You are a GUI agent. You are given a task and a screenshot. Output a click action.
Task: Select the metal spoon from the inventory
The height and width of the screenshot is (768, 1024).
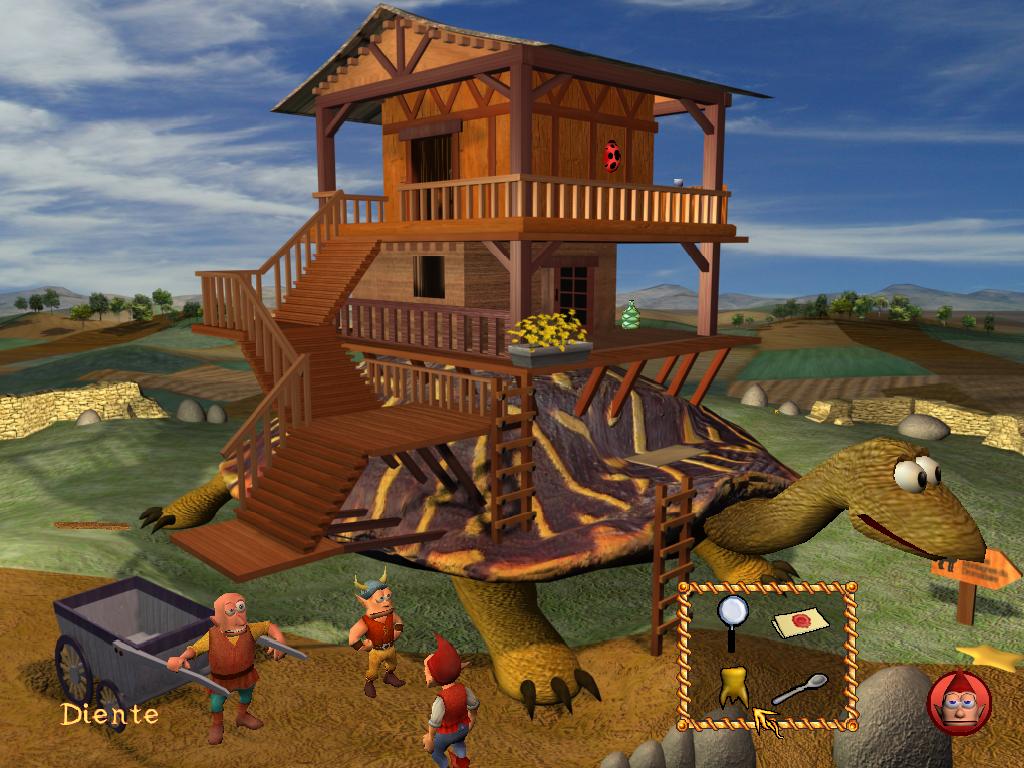pyautogui.click(x=800, y=689)
